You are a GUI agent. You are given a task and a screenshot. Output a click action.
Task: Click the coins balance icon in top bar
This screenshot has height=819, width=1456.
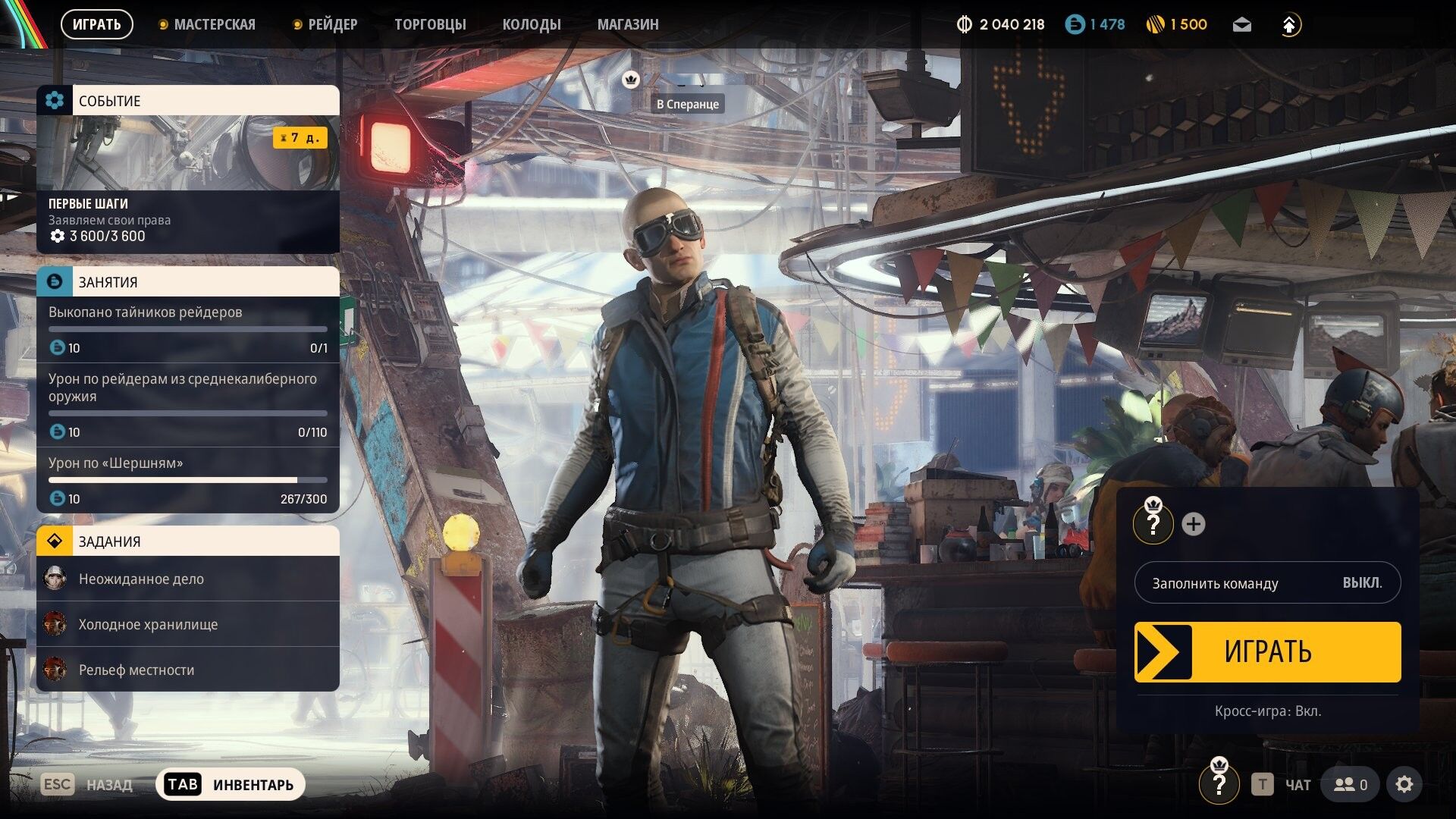click(x=1156, y=24)
